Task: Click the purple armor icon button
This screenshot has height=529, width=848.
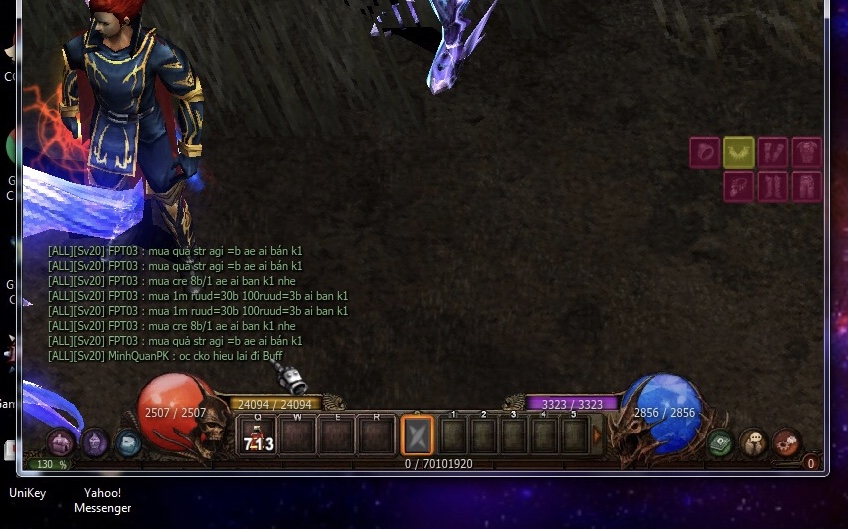Action: tap(95, 440)
